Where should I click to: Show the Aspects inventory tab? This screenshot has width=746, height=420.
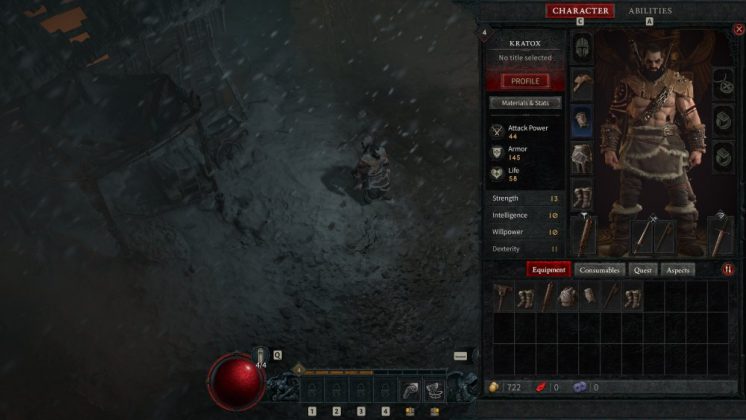[x=678, y=270]
